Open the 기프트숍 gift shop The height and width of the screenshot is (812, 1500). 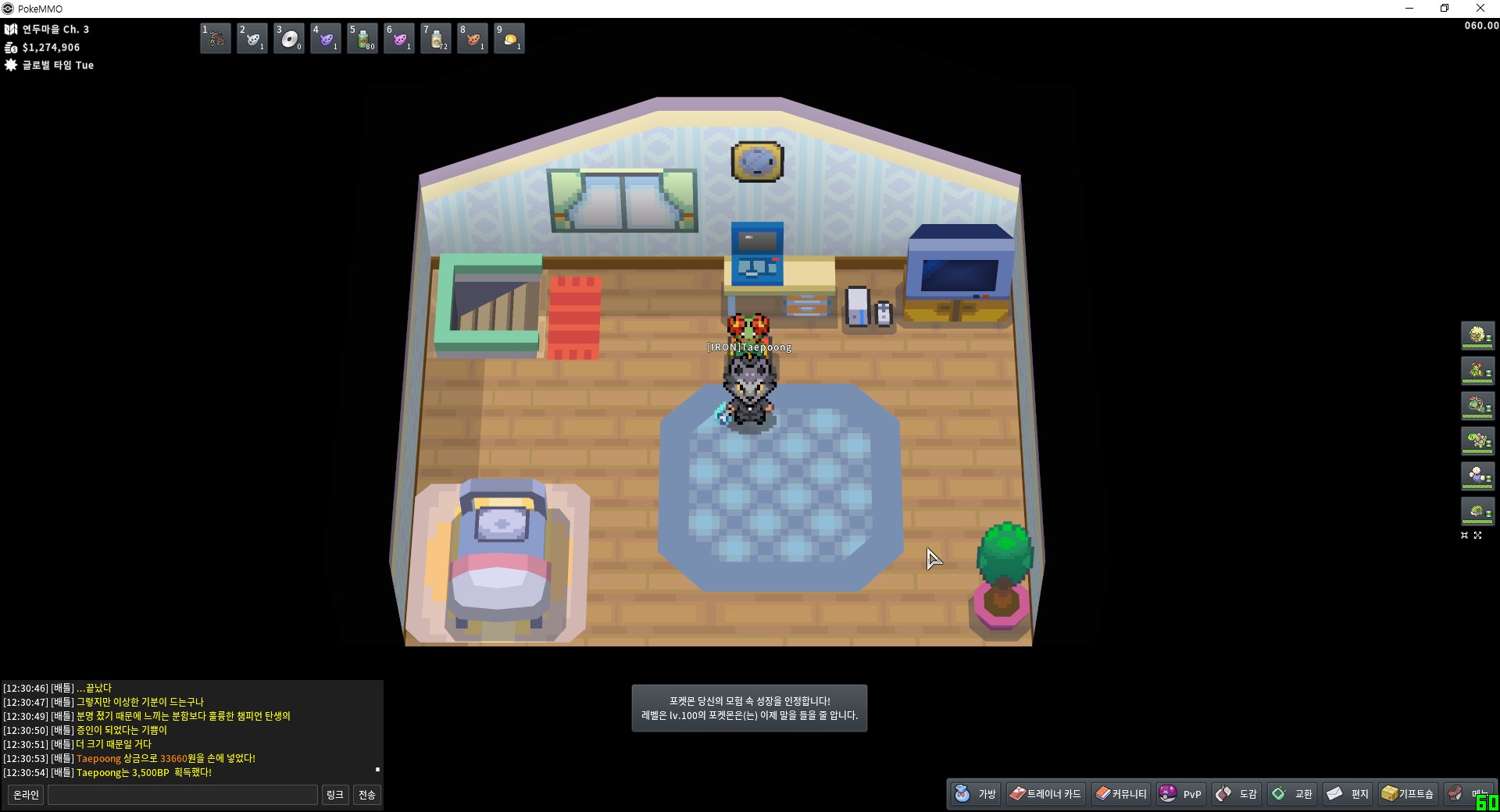[x=1407, y=794]
